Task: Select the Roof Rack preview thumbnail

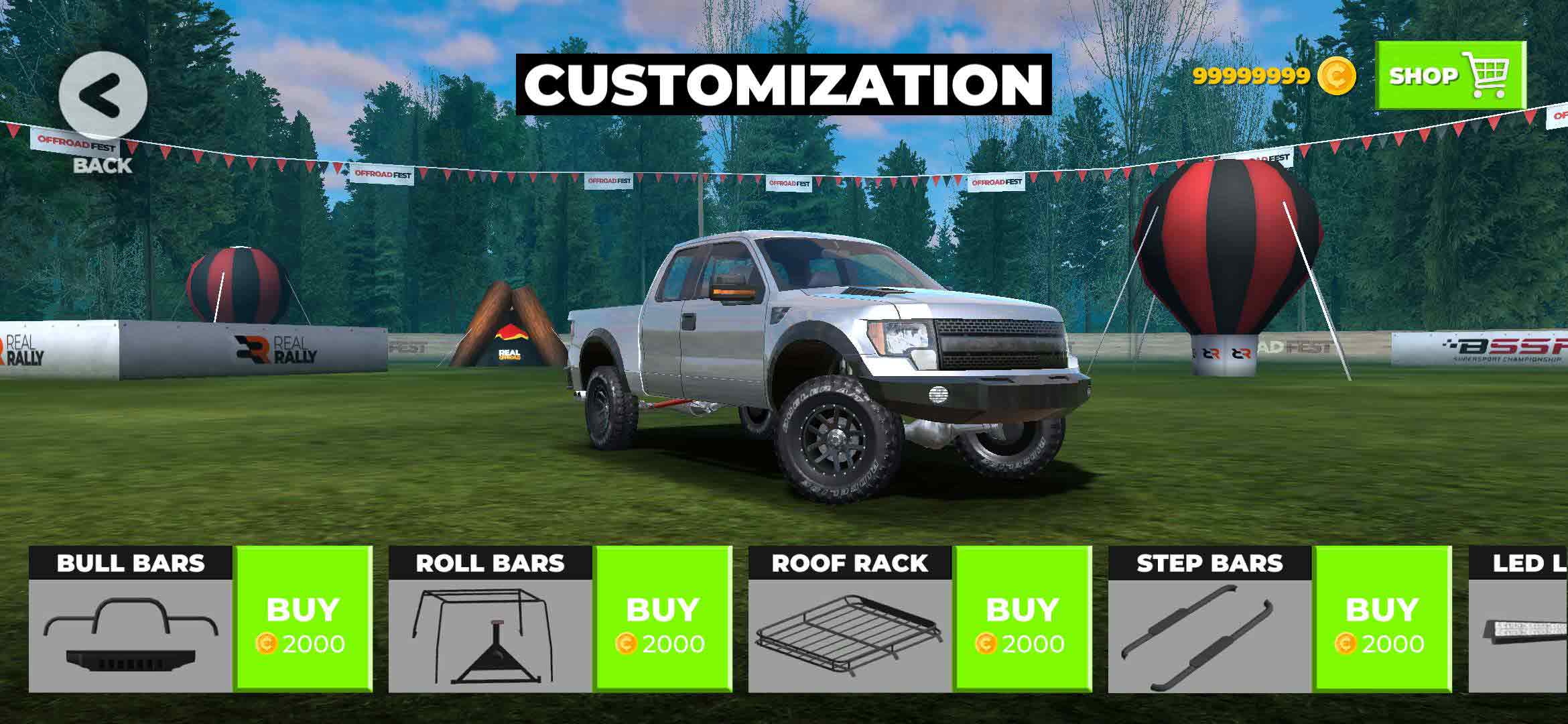Action: pos(850,635)
